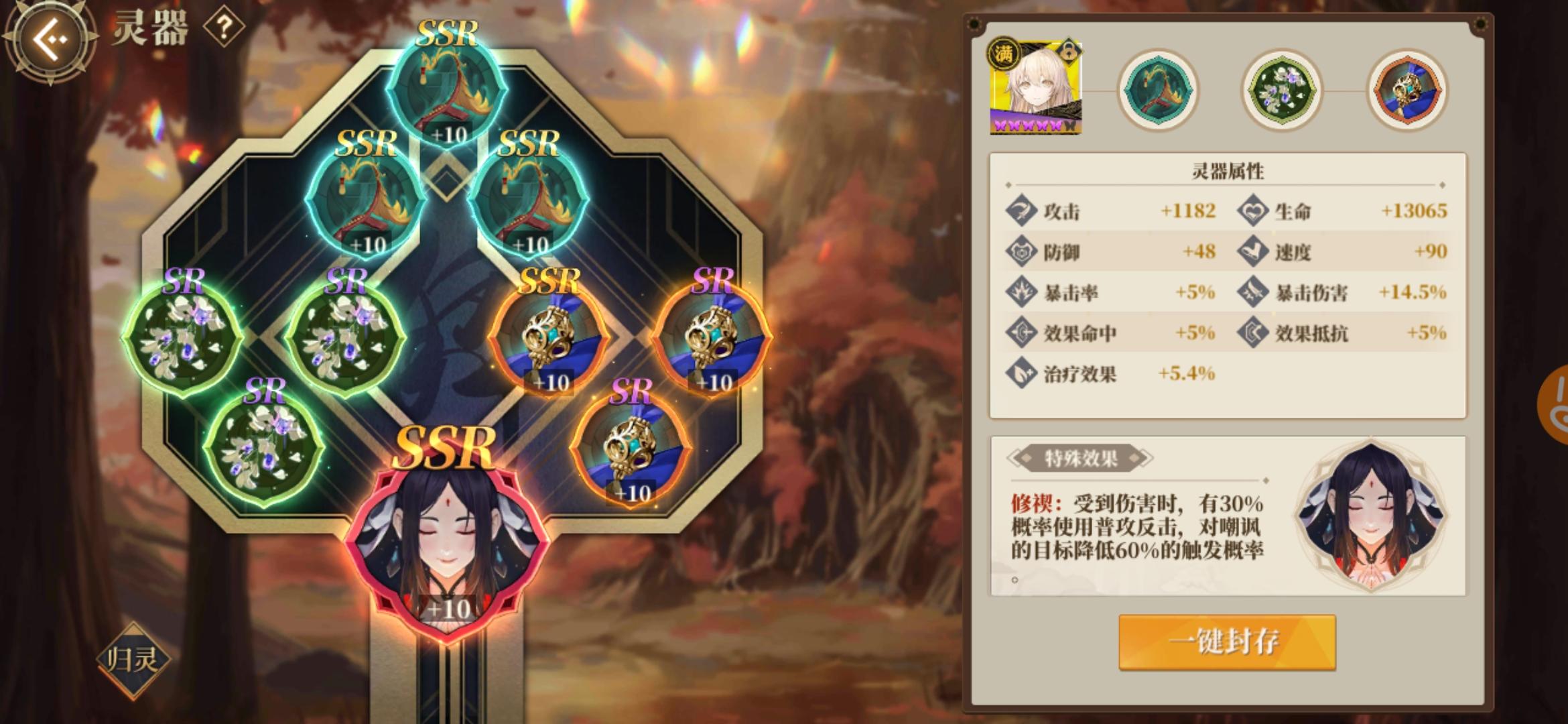Tap the back arrow to leave 灵器 screen
The image size is (1568, 724).
[50, 40]
